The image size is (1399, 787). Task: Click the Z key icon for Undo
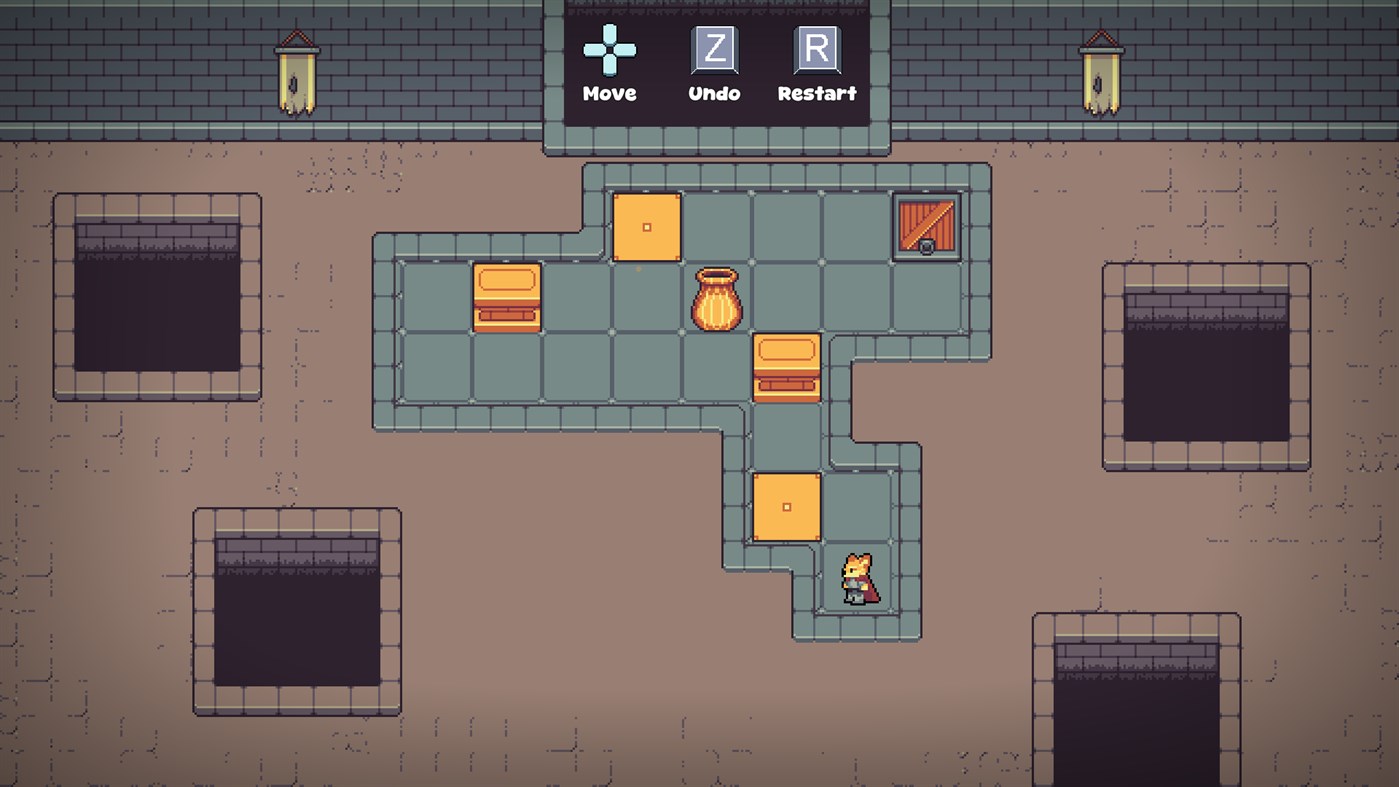pos(713,50)
